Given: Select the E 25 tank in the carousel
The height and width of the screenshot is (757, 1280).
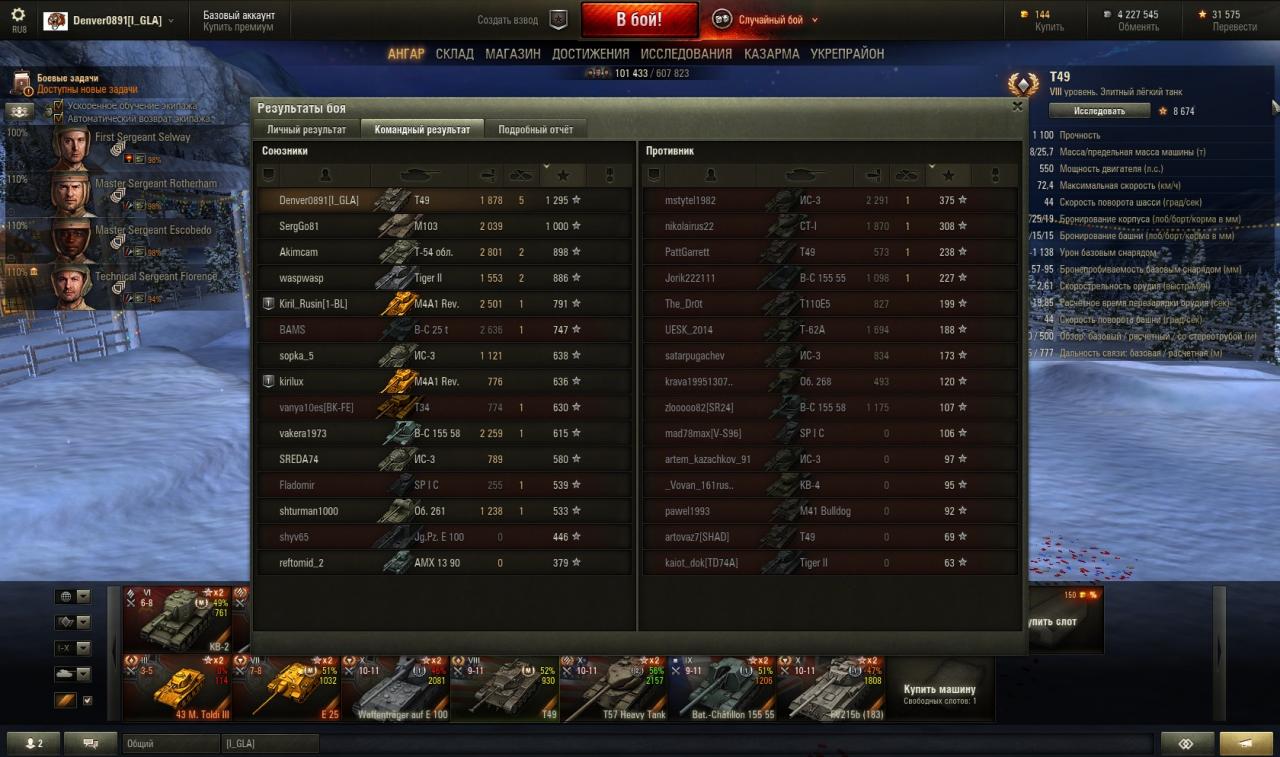Looking at the screenshot, I should click(286, 688).
